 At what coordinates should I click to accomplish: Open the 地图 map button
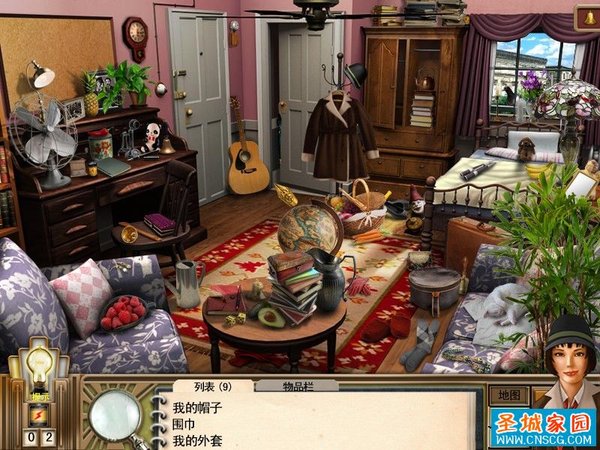click(510, 395)
